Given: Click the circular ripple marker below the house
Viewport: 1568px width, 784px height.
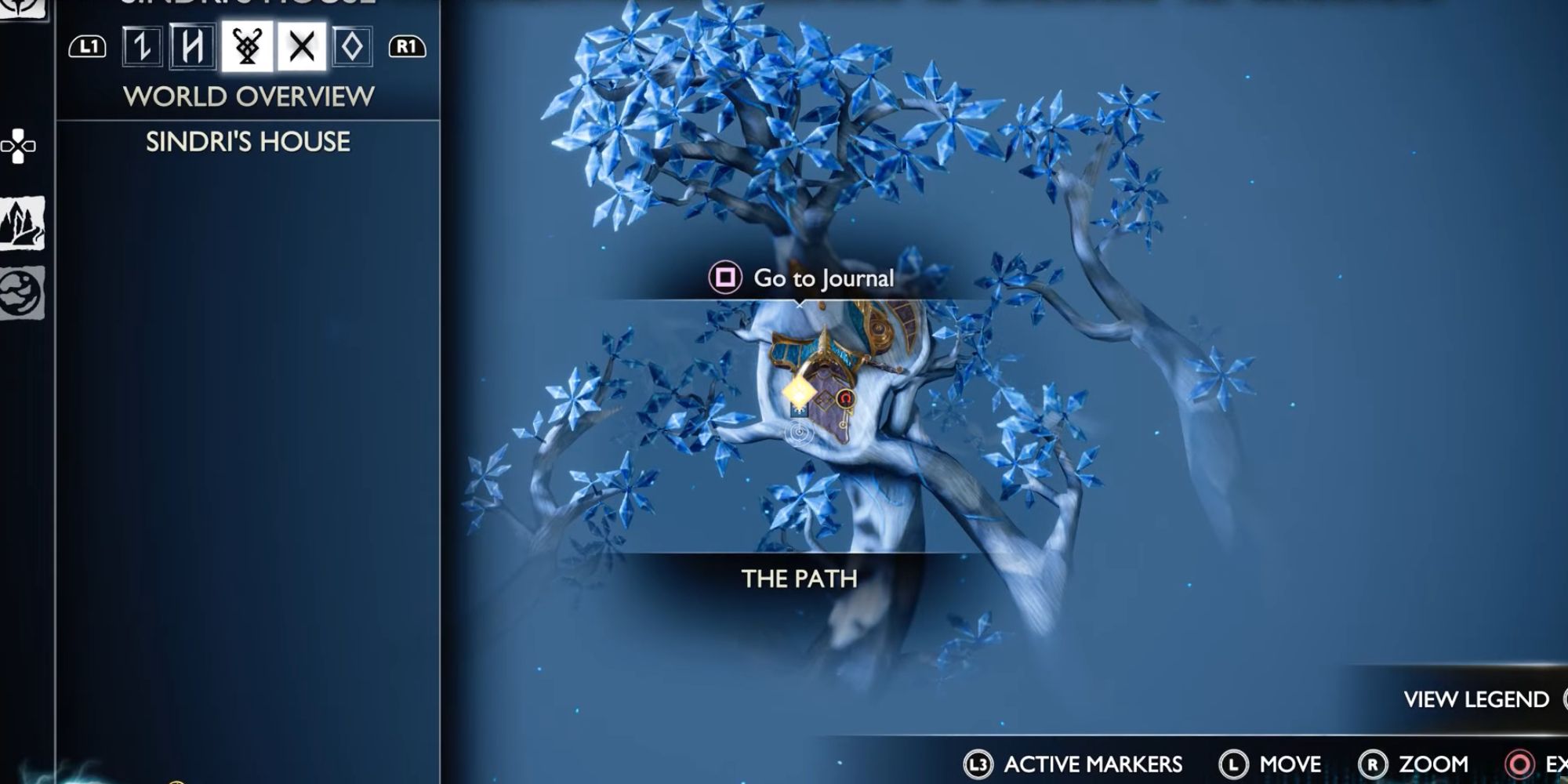Looking at the screenshot, I should [798, 431].
